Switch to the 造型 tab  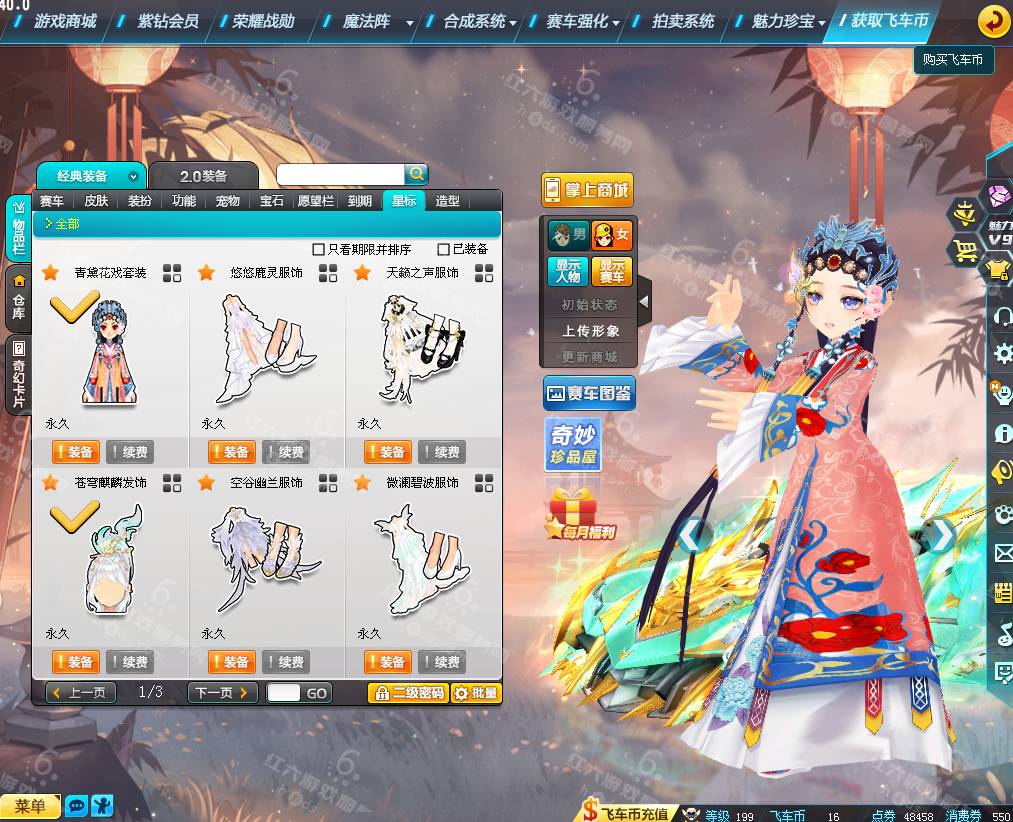tap(447, 201)
